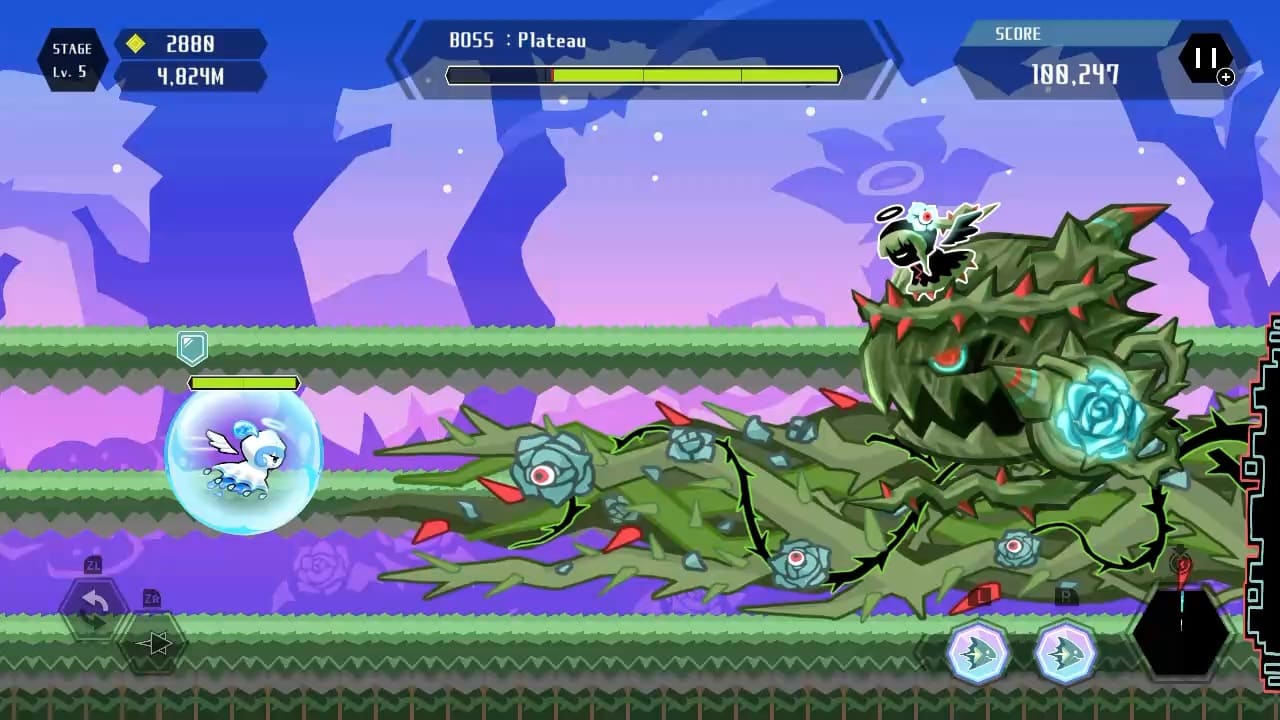Image resolution: width=1280 pixels, height=720 pixels.
Task: Tap the boss health bar
Action: click(645, 72)
